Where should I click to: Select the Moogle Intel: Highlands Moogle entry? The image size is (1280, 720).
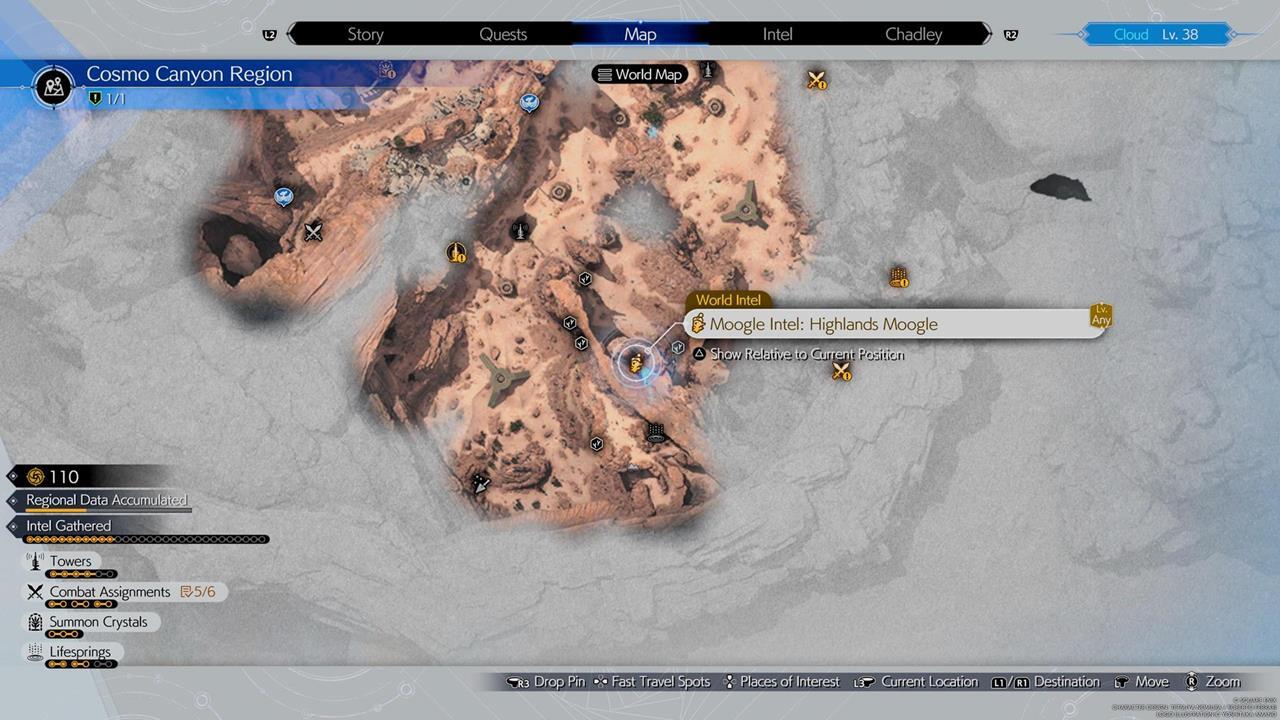pyautogui.click(x=823, y=324)
